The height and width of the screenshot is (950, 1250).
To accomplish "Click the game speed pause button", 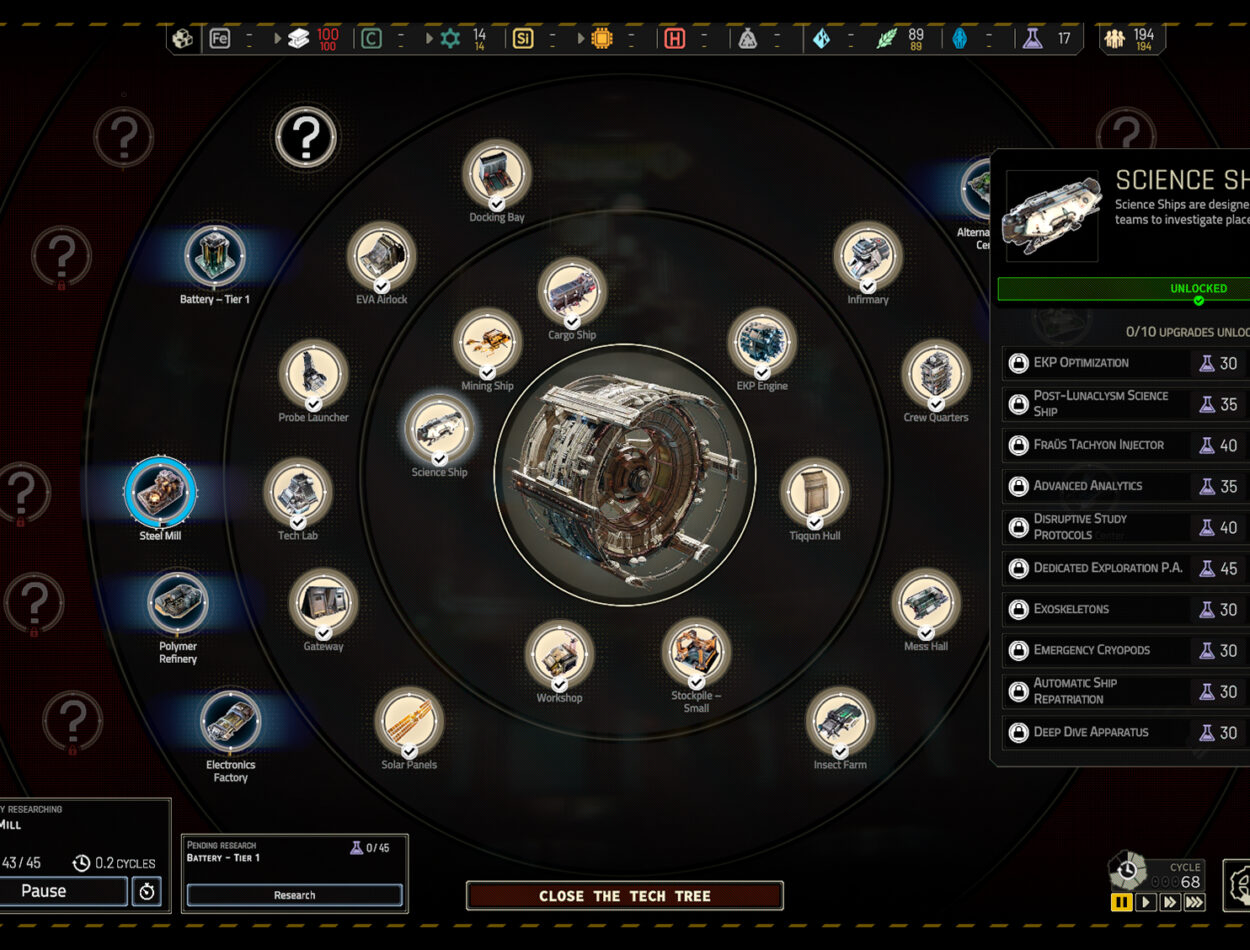I will (x=1122, y=902).
